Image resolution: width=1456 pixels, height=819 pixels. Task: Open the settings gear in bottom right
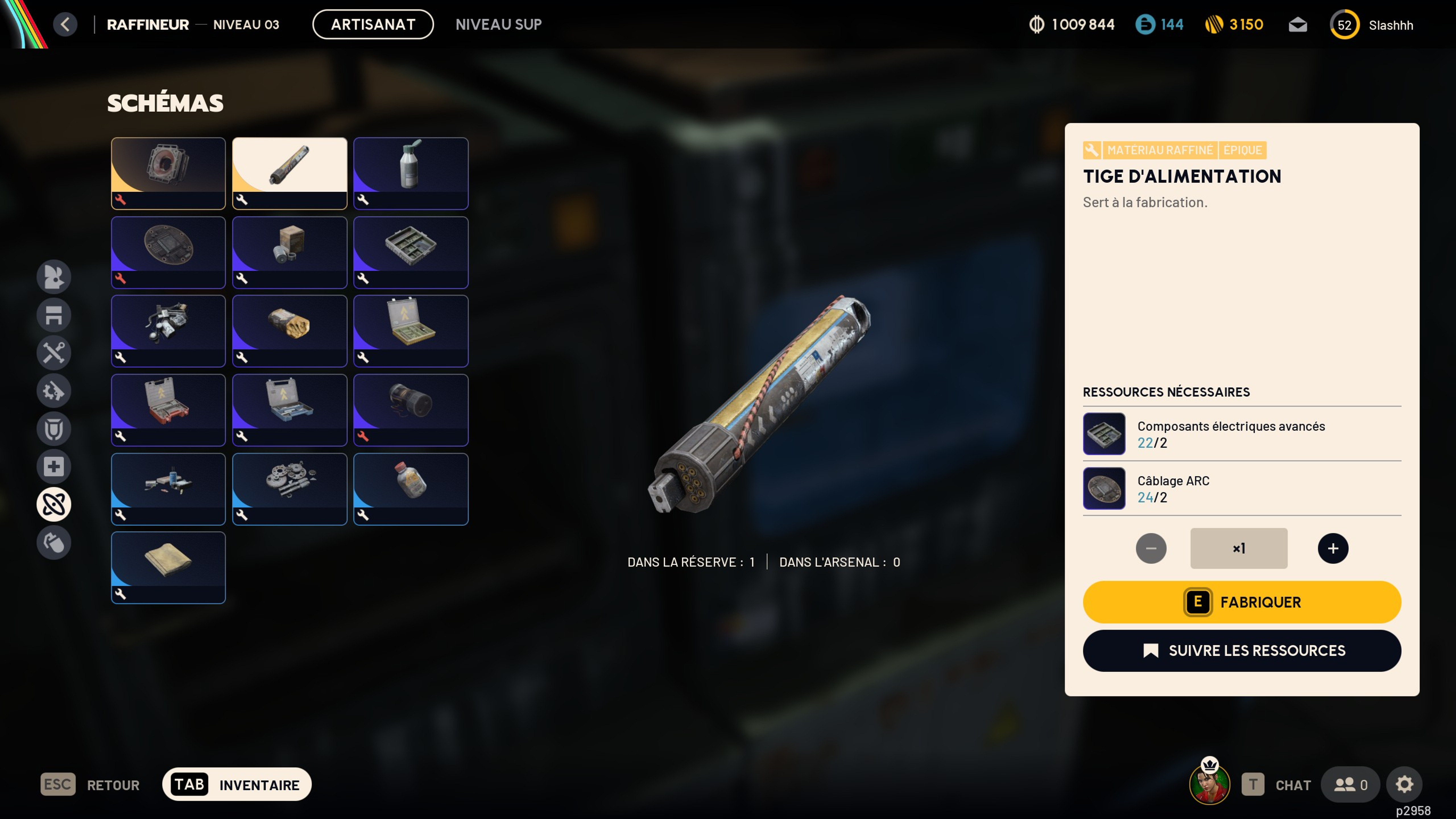click(x=1405, y=784)
